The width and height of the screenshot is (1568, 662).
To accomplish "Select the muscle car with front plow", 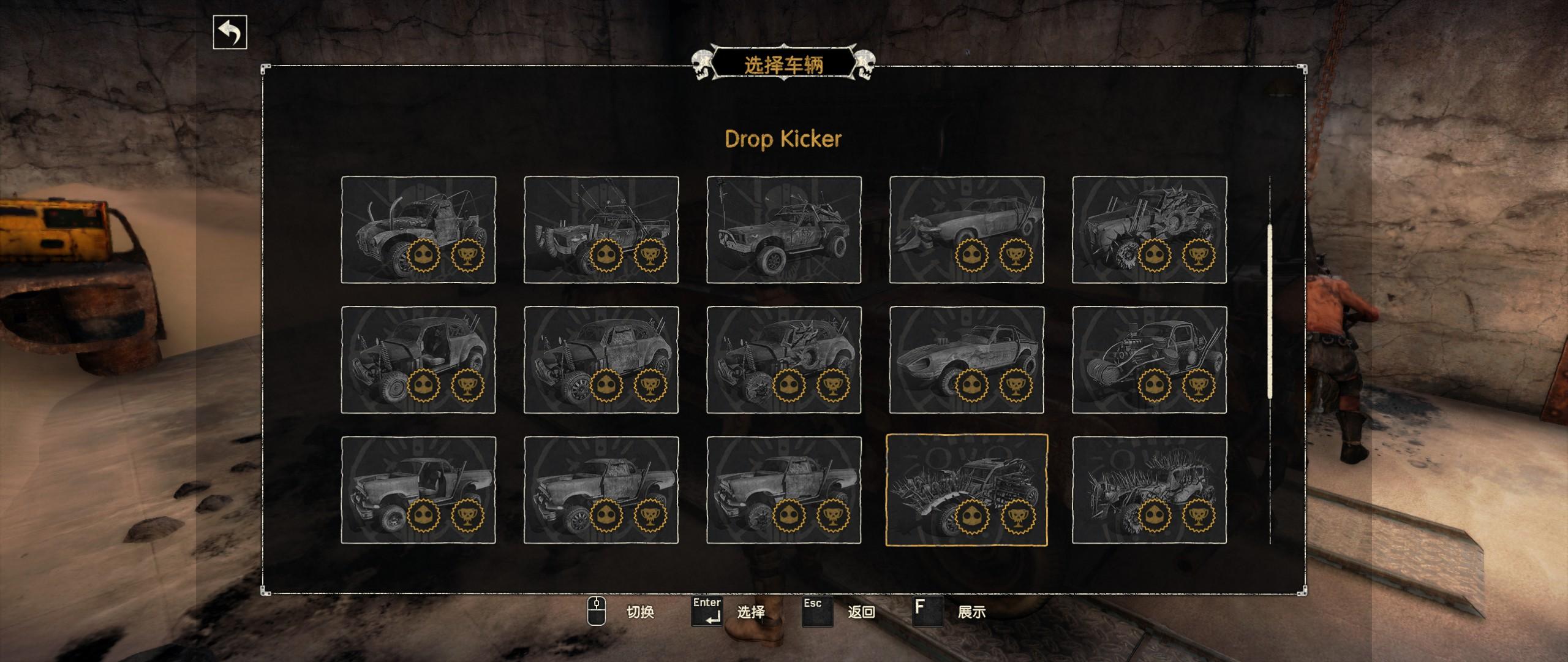I will [x=967, y=230].
